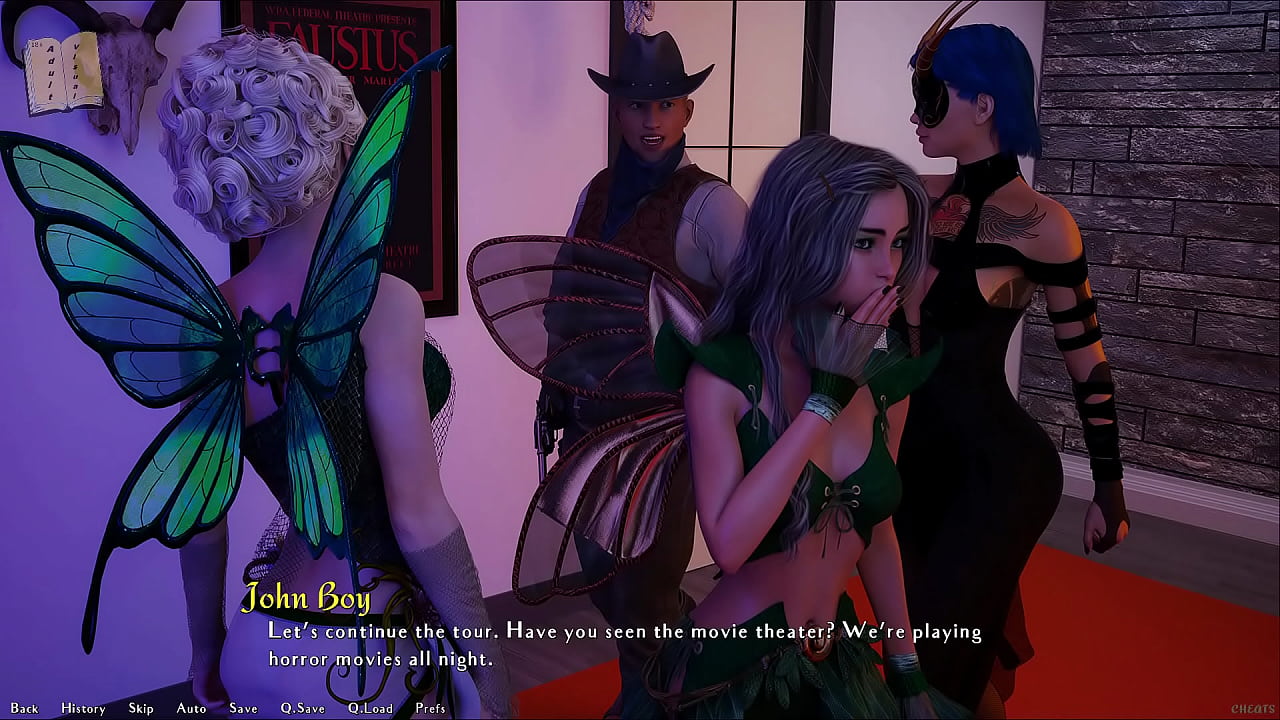
Task: Open the Save game screen
Action: point(243,708)
